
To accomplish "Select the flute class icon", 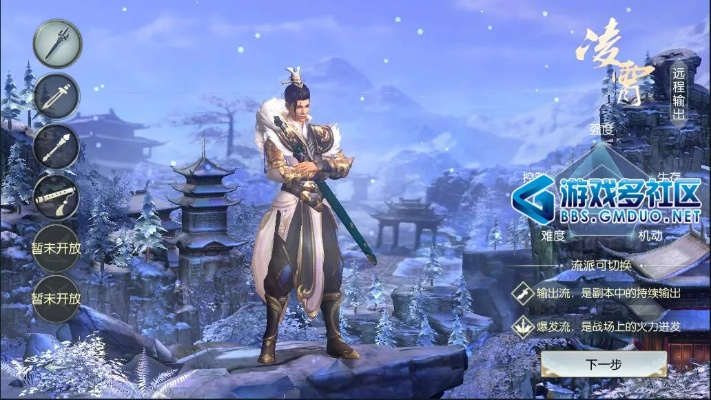I will click(56, 197).
